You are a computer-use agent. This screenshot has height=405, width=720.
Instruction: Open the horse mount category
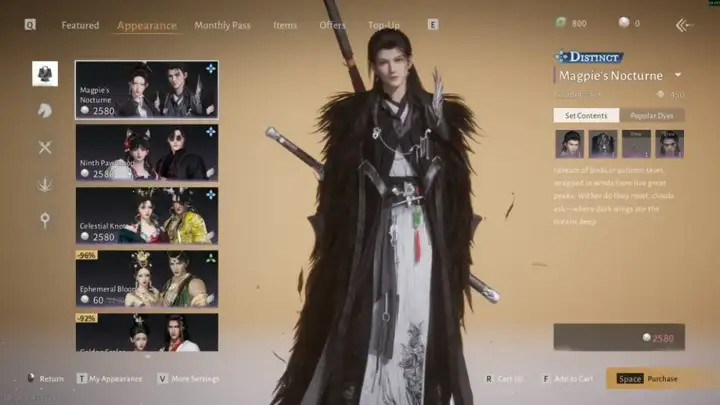click(45, 110)
